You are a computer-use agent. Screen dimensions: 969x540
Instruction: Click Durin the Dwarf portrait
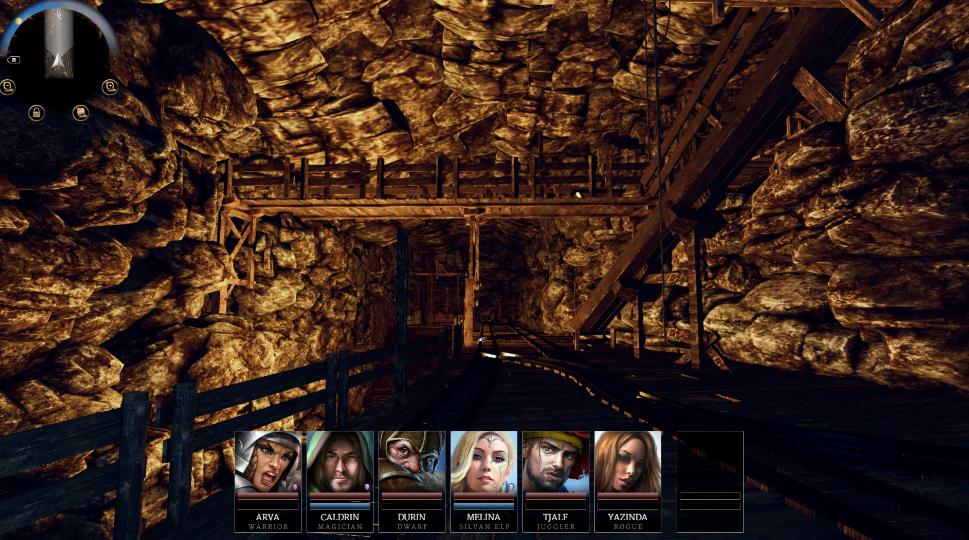click(x=412, y=462)
